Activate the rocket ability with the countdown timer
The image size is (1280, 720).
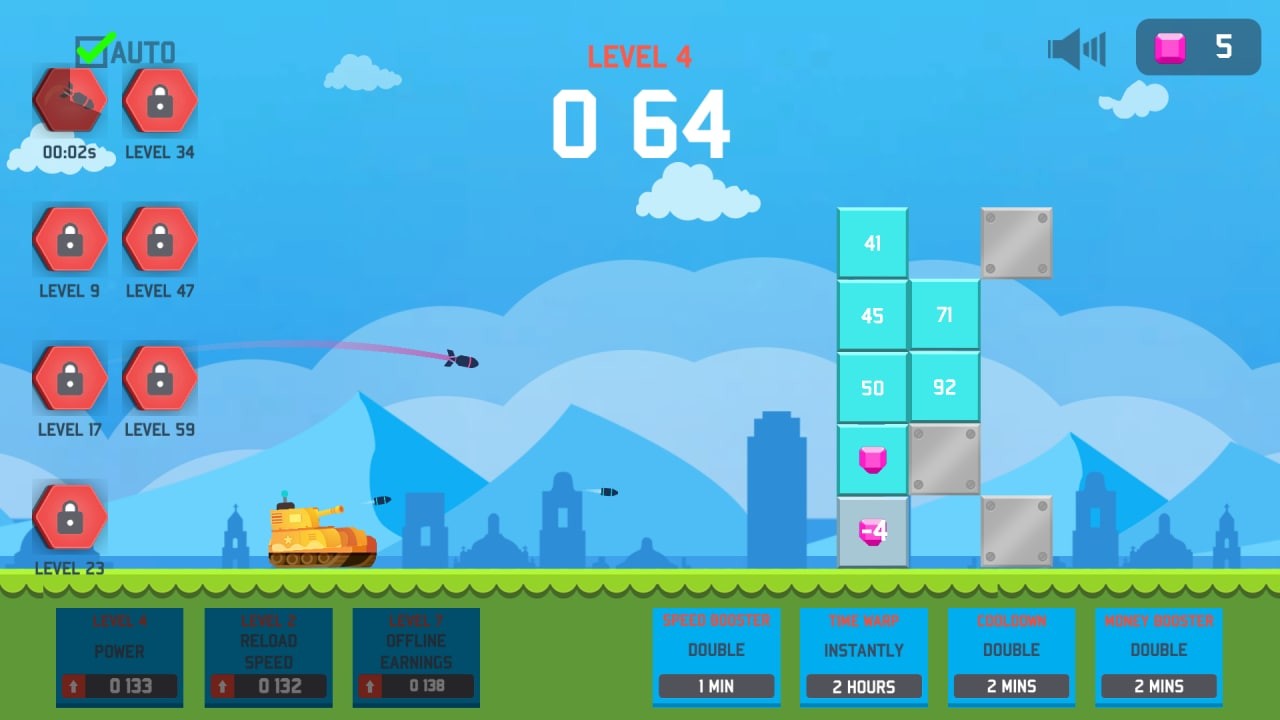coord(68,100)
